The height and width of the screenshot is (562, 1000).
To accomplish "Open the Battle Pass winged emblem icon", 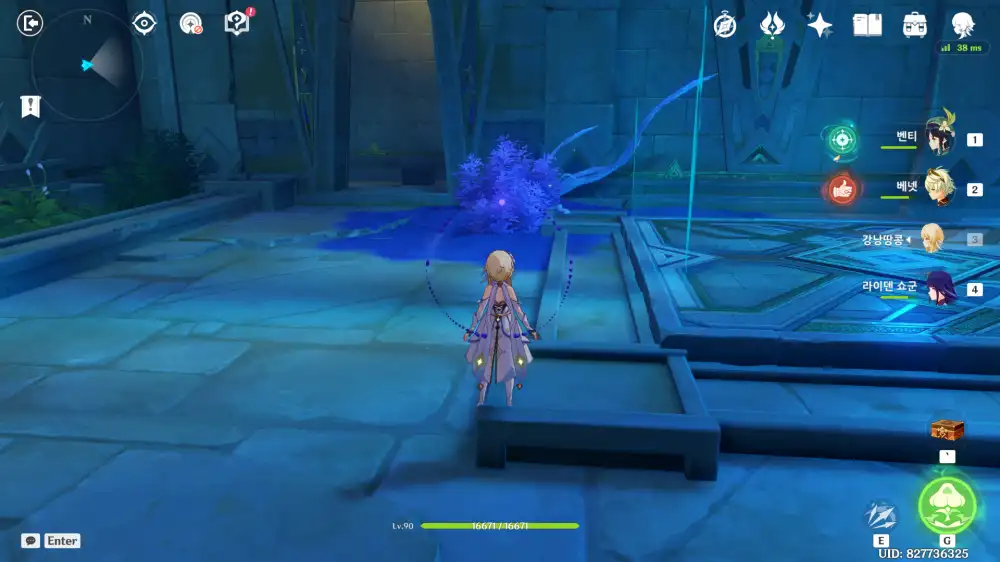I will click(772, 26).
